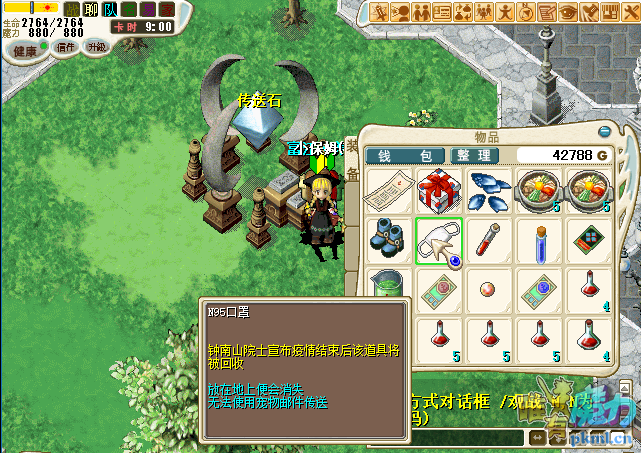Screen dimensions: 641x453
Task: Select the paper letter item slot
Action: [x=388, y=190]
